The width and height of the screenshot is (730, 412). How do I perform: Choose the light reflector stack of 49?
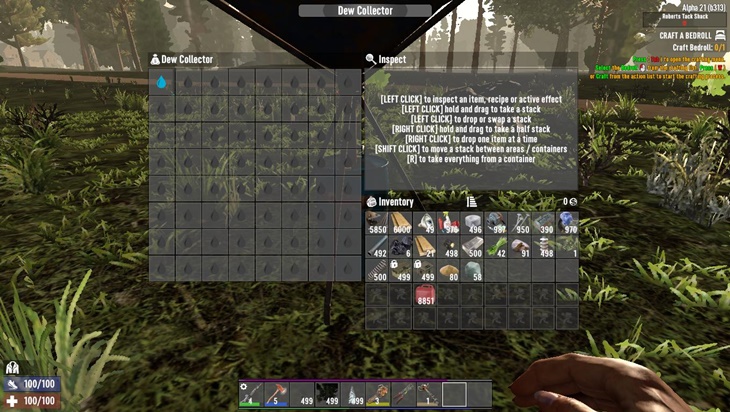pos(425,222)
